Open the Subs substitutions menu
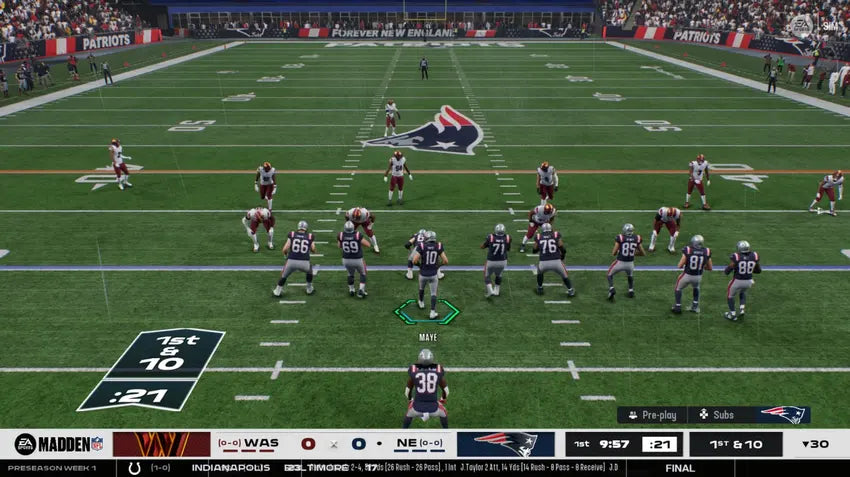This screenshot has height=477, width=850. tap(715, 414)
